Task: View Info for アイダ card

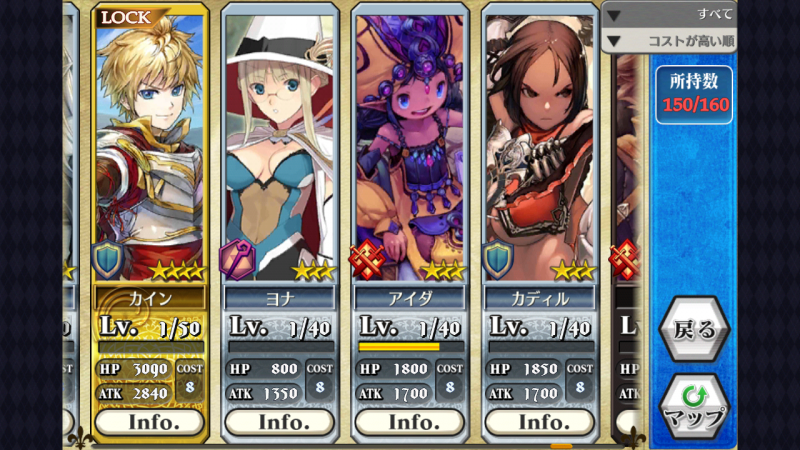Action: click(x=410, y=422)
